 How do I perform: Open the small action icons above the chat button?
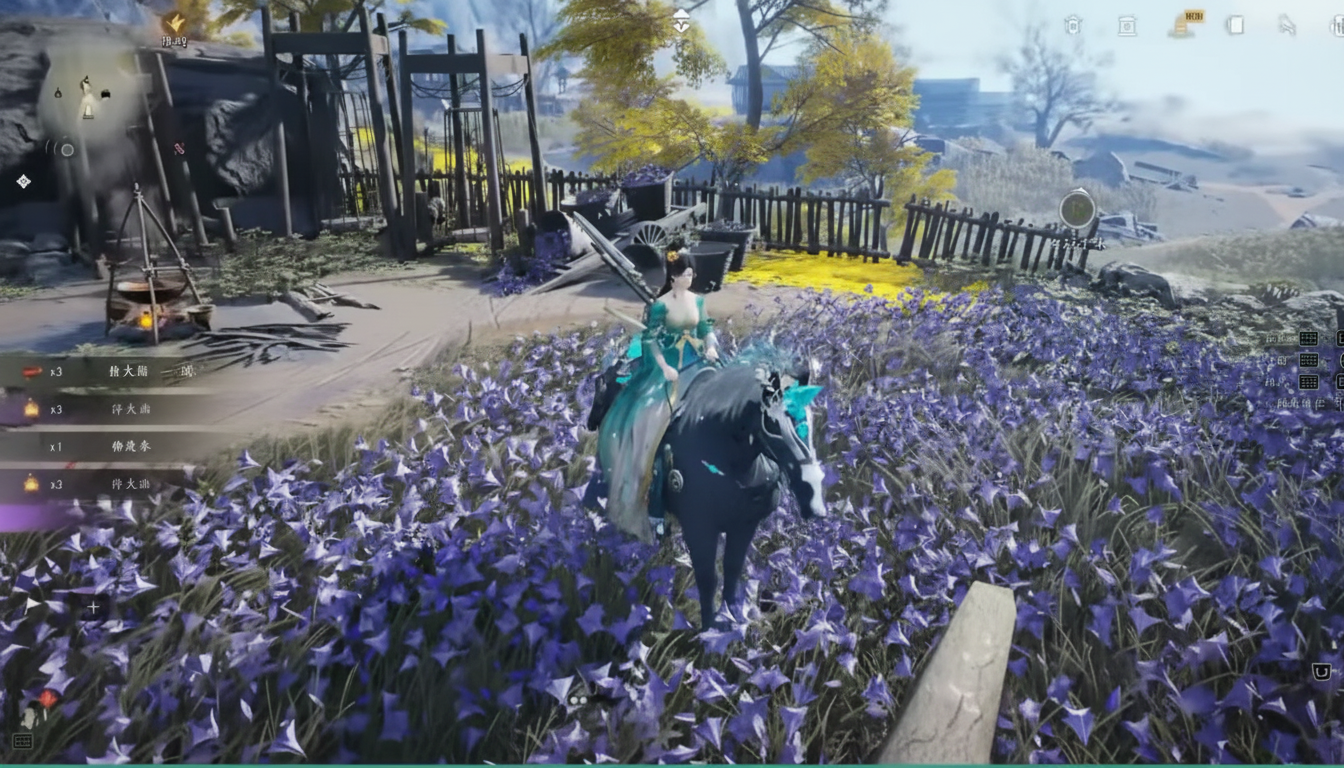click(578, 700)
